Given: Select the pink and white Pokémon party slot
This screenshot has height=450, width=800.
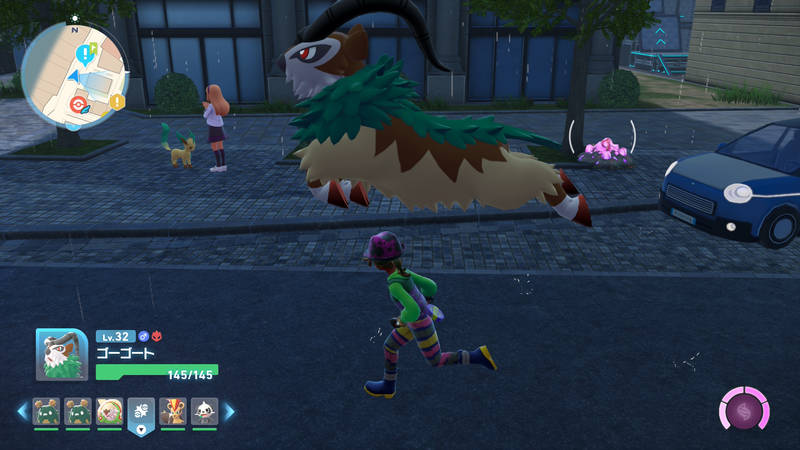Looking at the screenshot, I should click(109, 411).
